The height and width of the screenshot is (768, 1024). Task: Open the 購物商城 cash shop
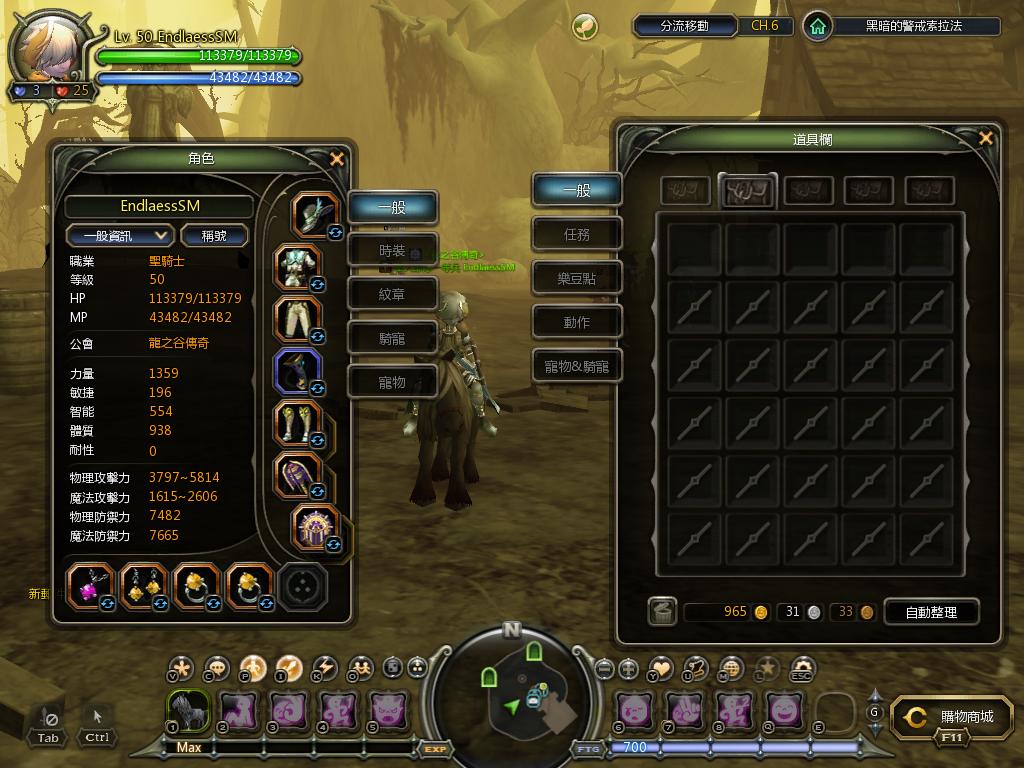[x=954, y=718]
